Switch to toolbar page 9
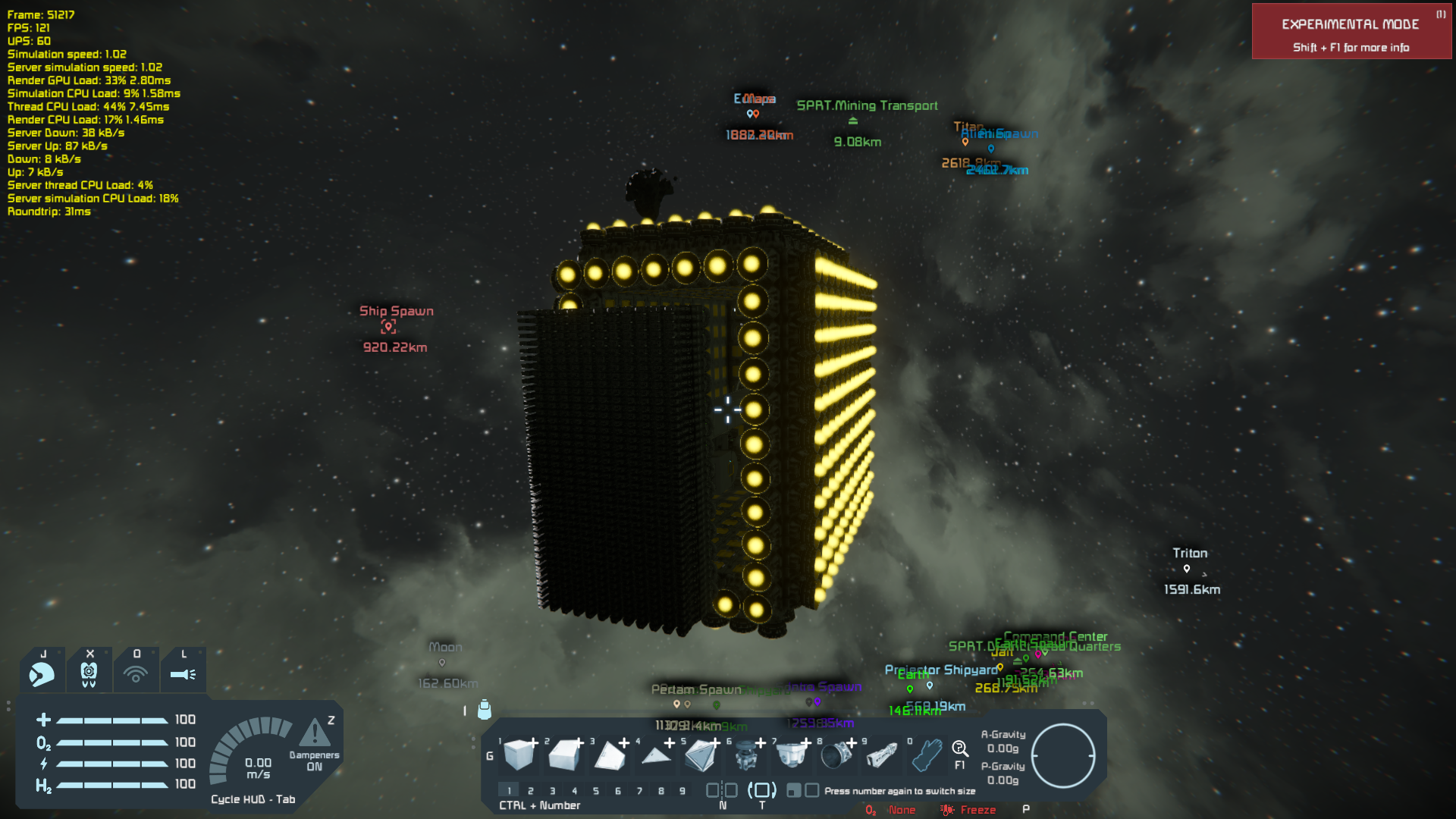Screen dimensions: 1456x819 [x=682, y=791]
